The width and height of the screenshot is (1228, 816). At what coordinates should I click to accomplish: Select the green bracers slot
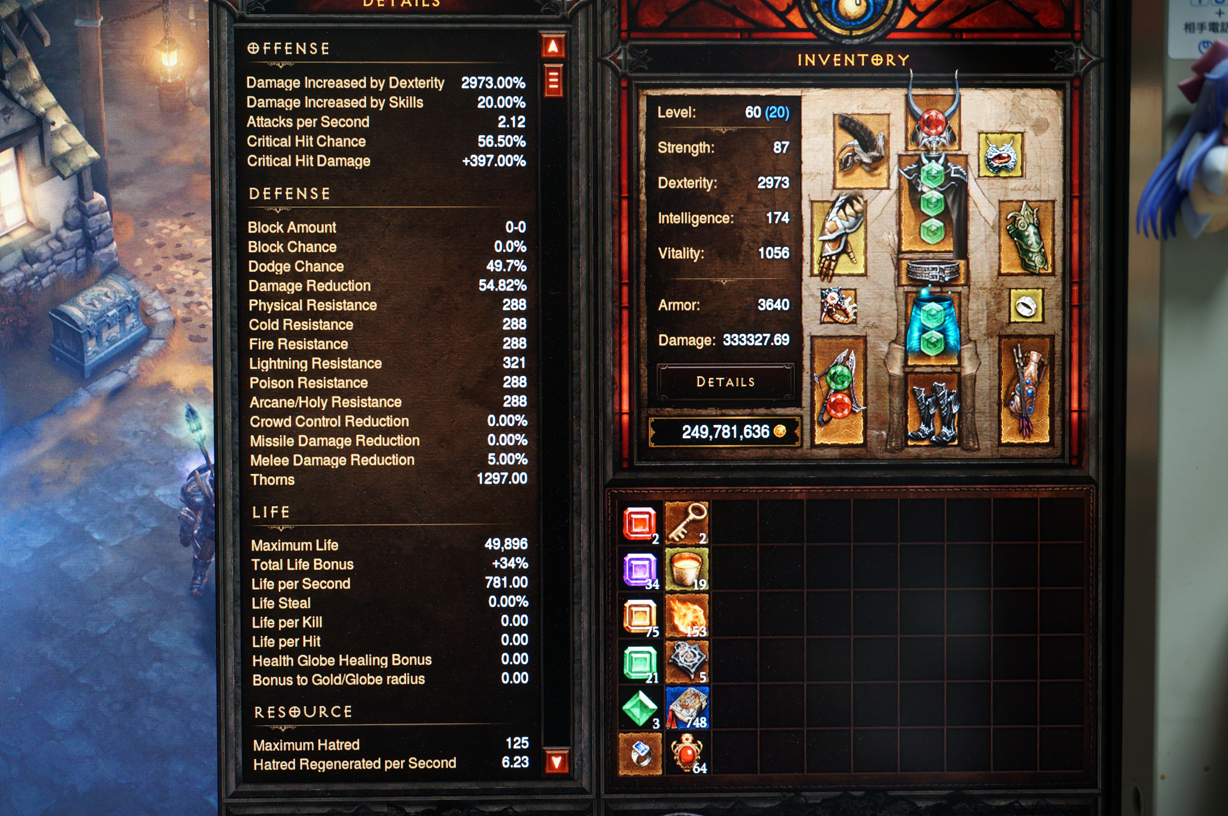coord(1026,238)
